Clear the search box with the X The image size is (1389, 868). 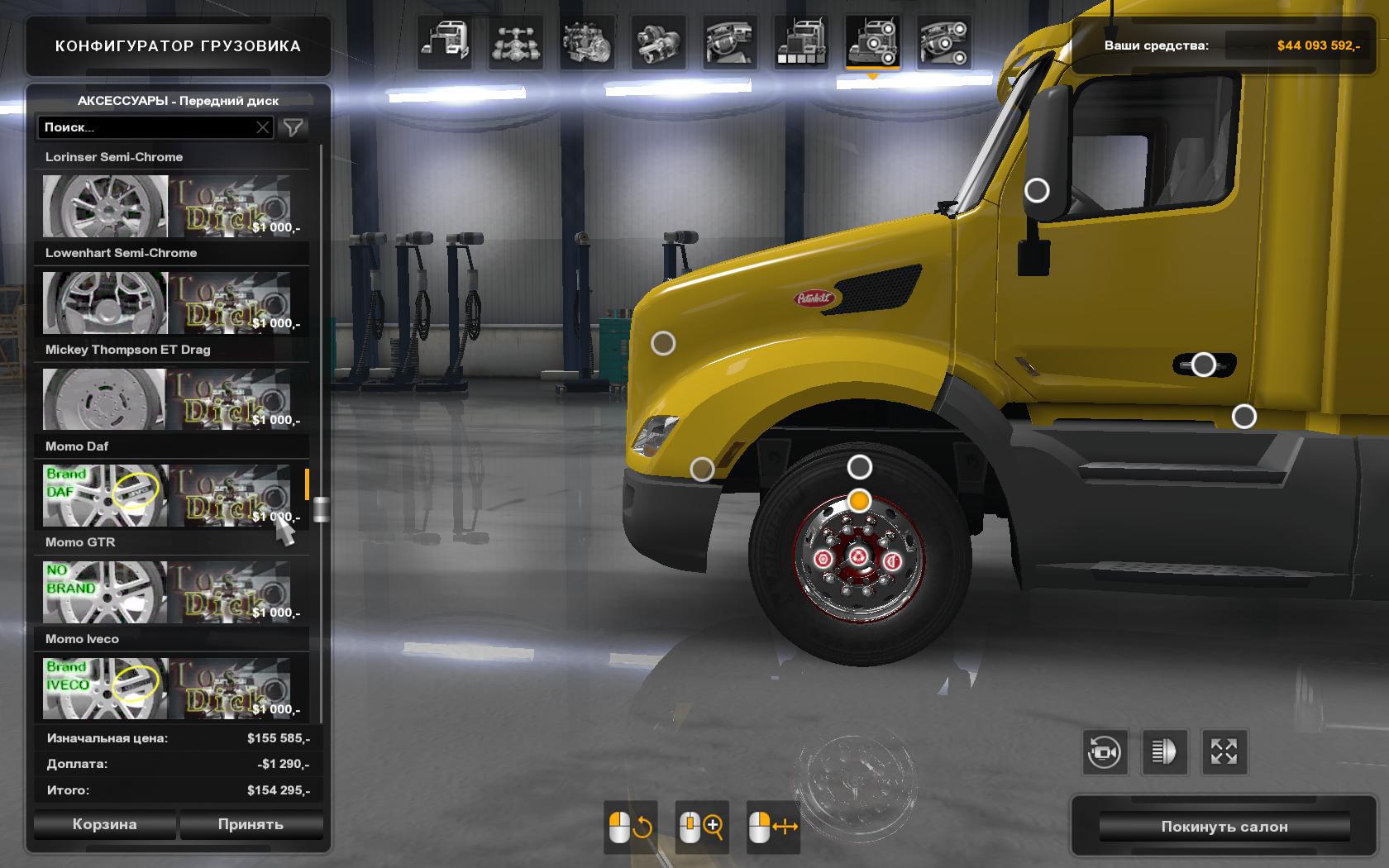coord(262,127)
